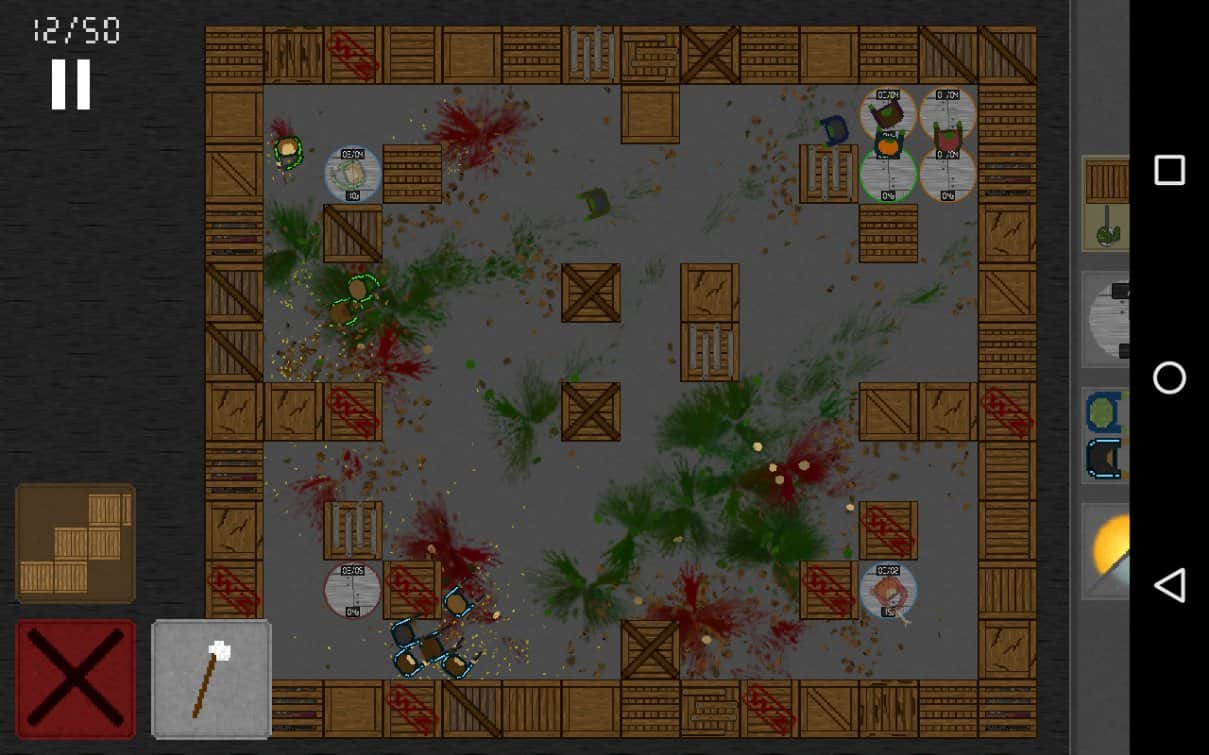Select the grey circular zone panel item
Viewport: 1209px width, 755px height.
[x=1106, y=320]
